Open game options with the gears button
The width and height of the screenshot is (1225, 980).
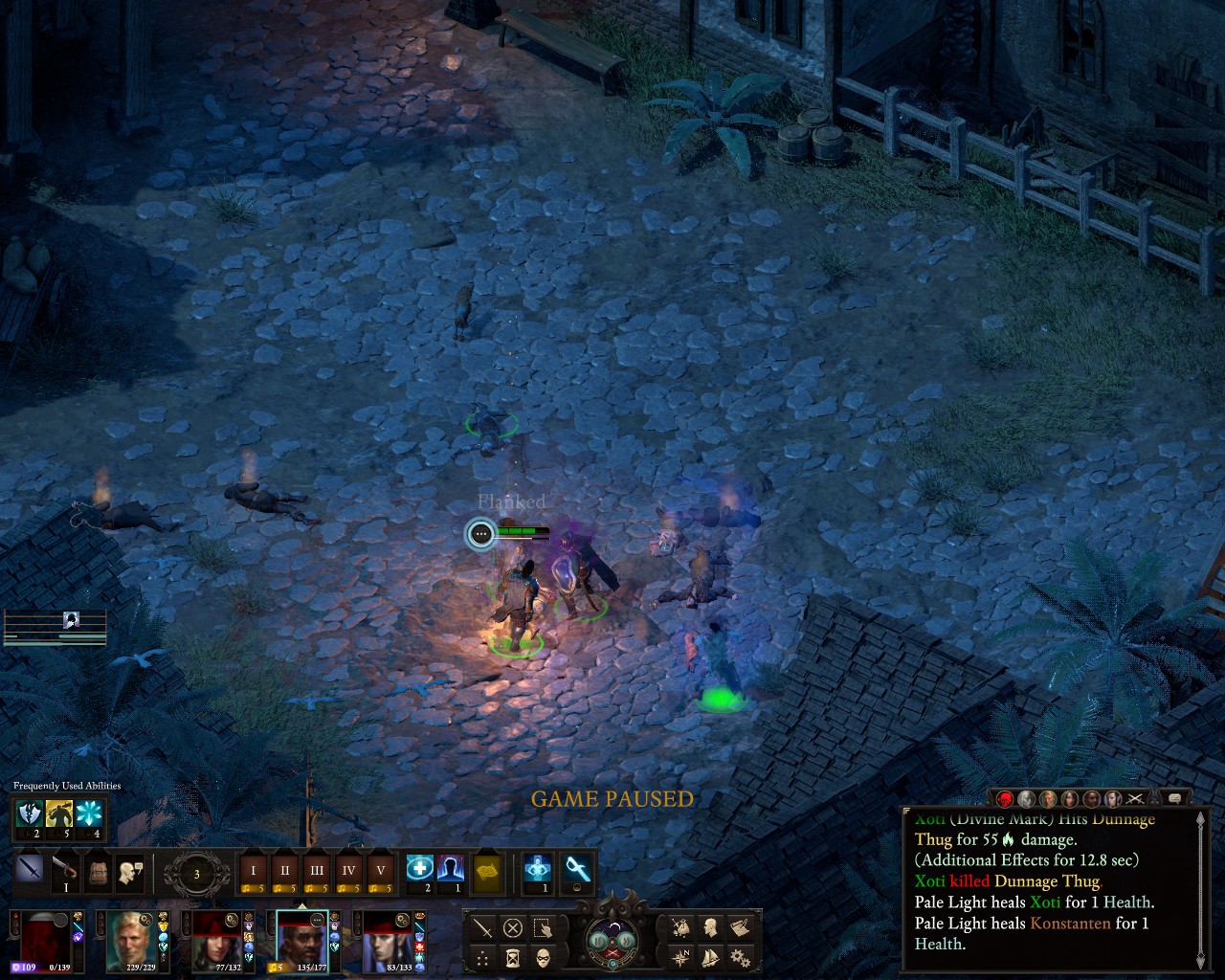click(739, 957)
